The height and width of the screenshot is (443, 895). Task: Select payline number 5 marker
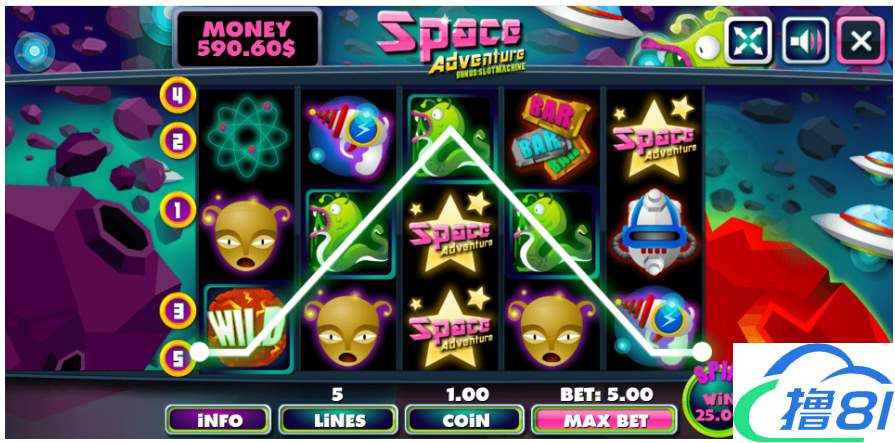click(x=178, y=355)
